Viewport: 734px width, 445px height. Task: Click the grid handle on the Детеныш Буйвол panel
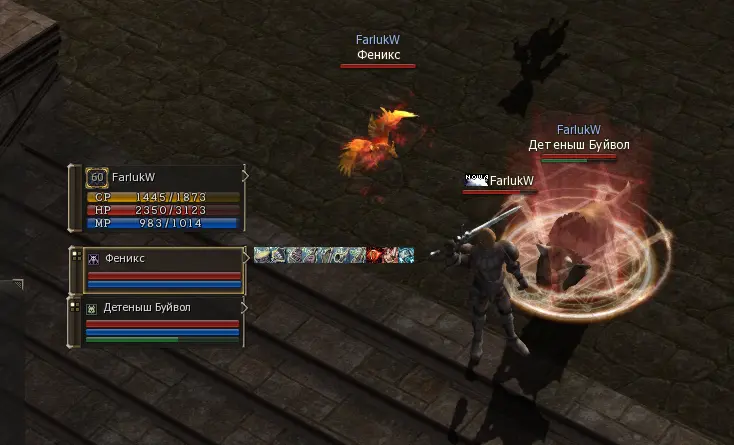coord(75,308)
